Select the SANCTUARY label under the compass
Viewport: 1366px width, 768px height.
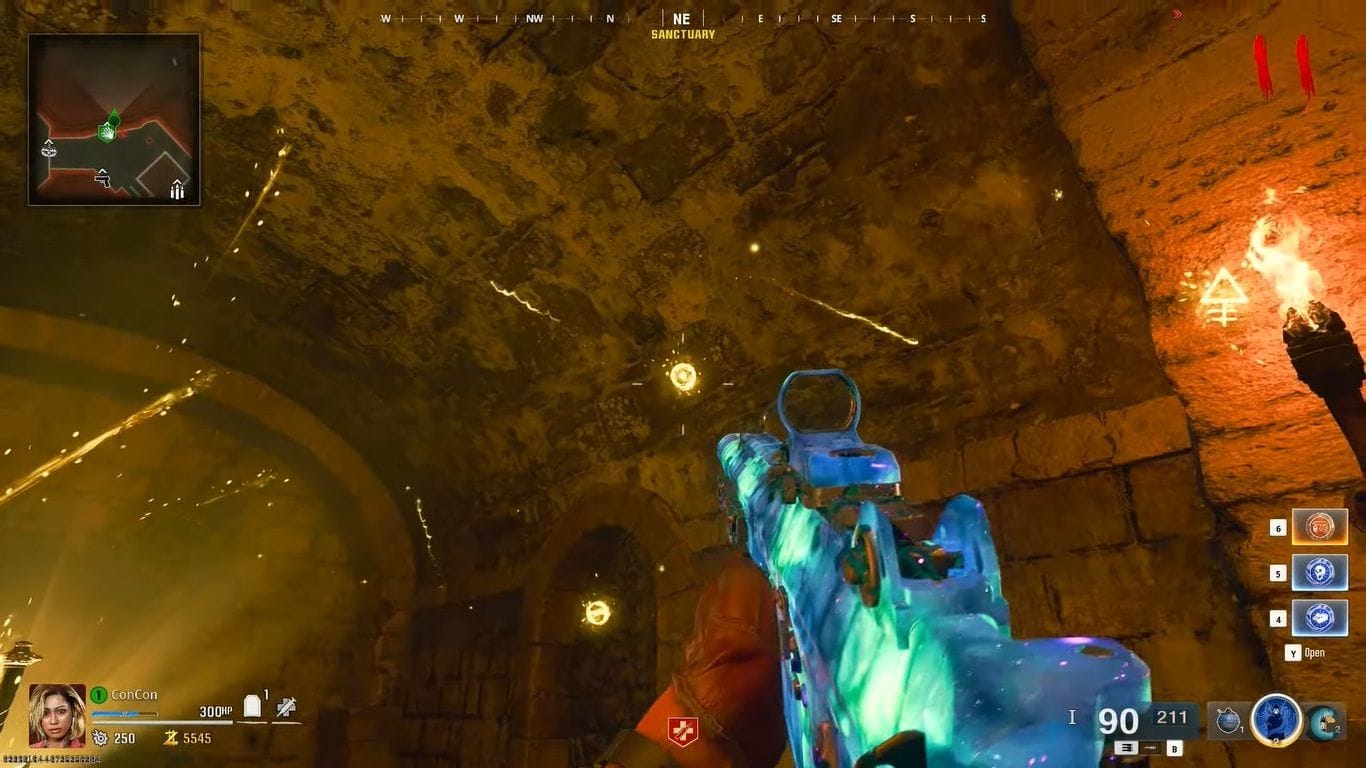click(x=681, y=33)
